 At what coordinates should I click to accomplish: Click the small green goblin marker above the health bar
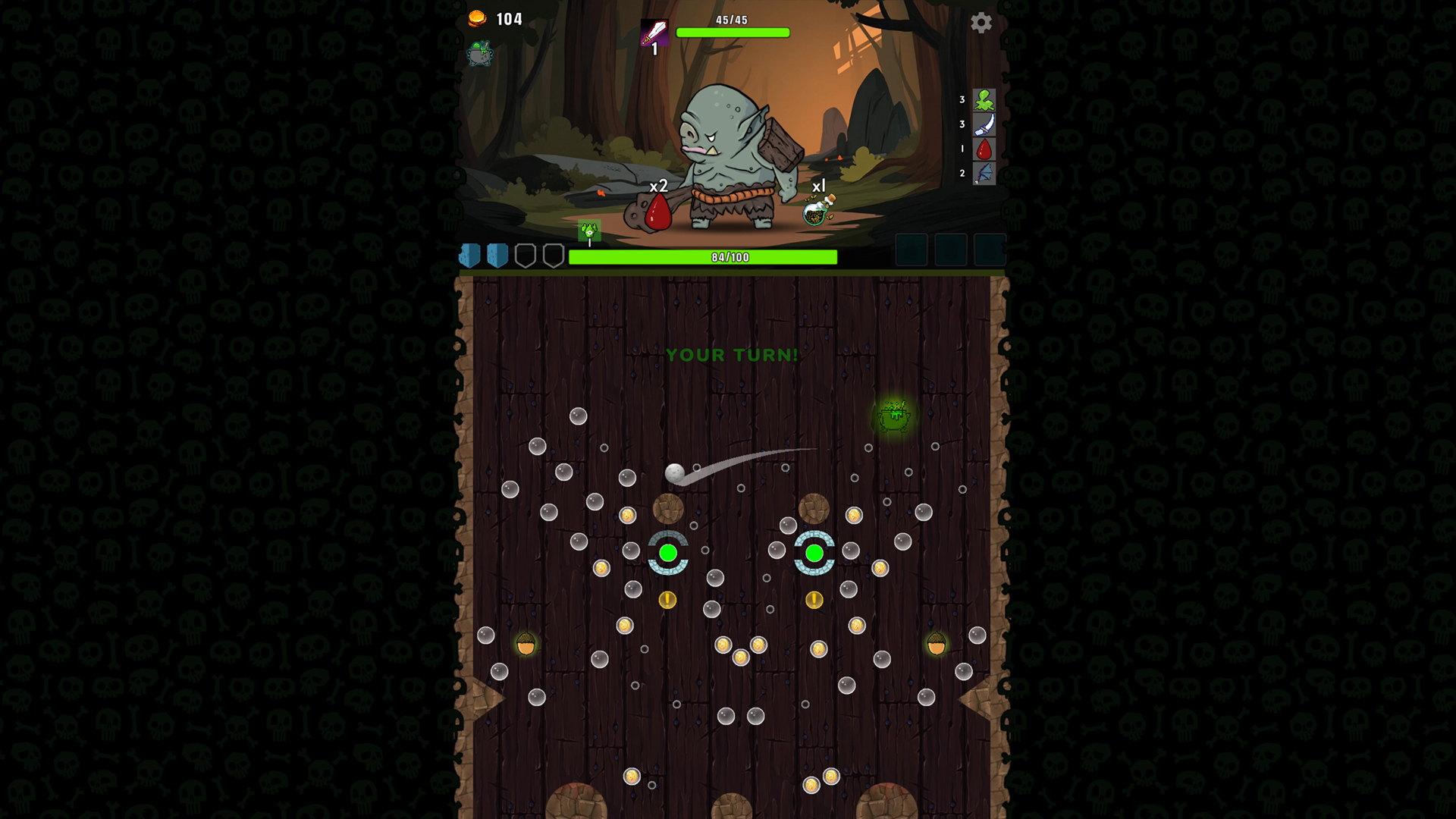point(589,231)
